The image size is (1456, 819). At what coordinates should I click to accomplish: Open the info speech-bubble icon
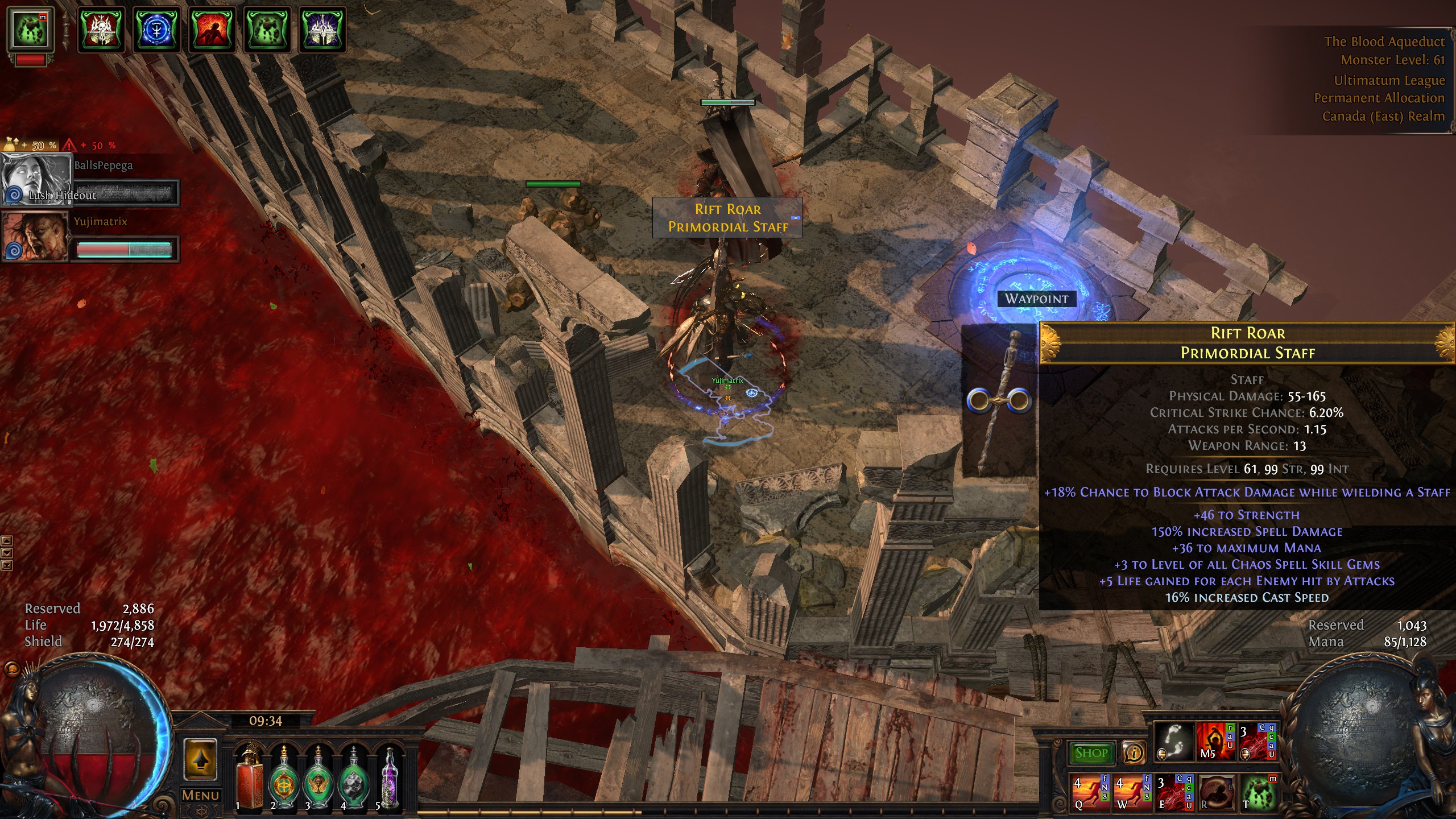click(1134, 753)
